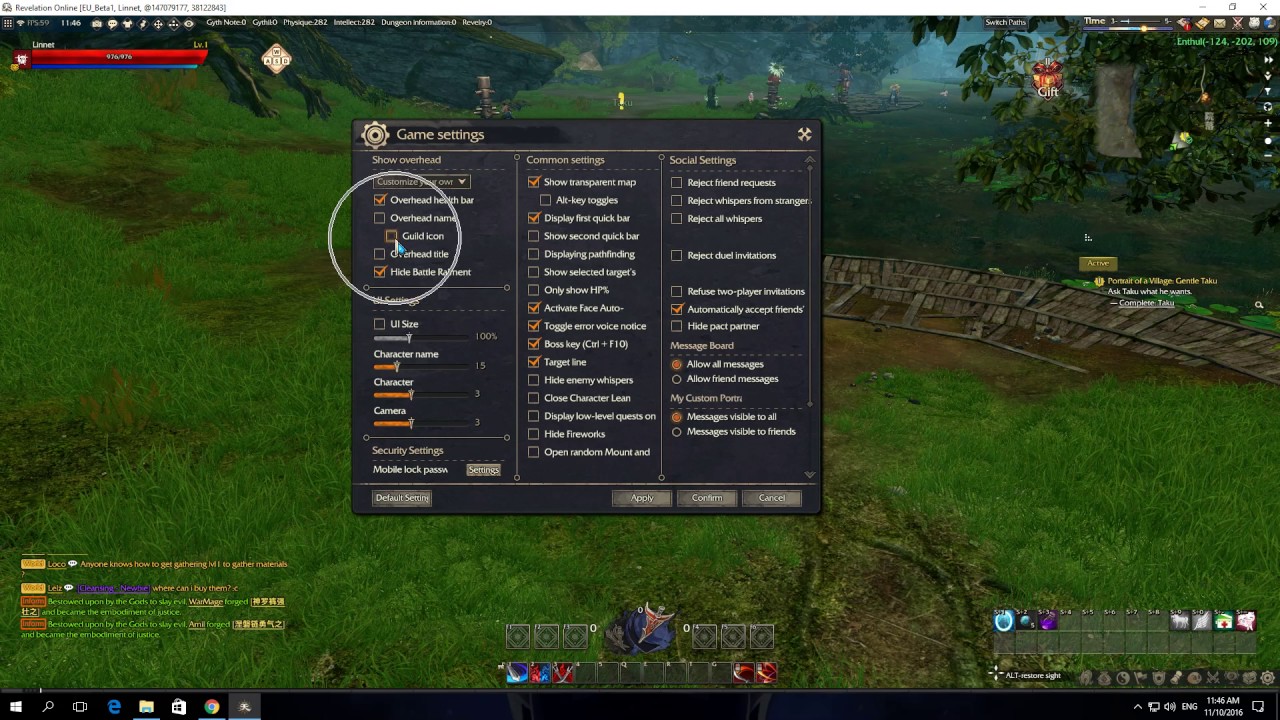Select the yin-yang icon in bottom menu bar
Viewport: 1280px width, 720px height.
1123,678
